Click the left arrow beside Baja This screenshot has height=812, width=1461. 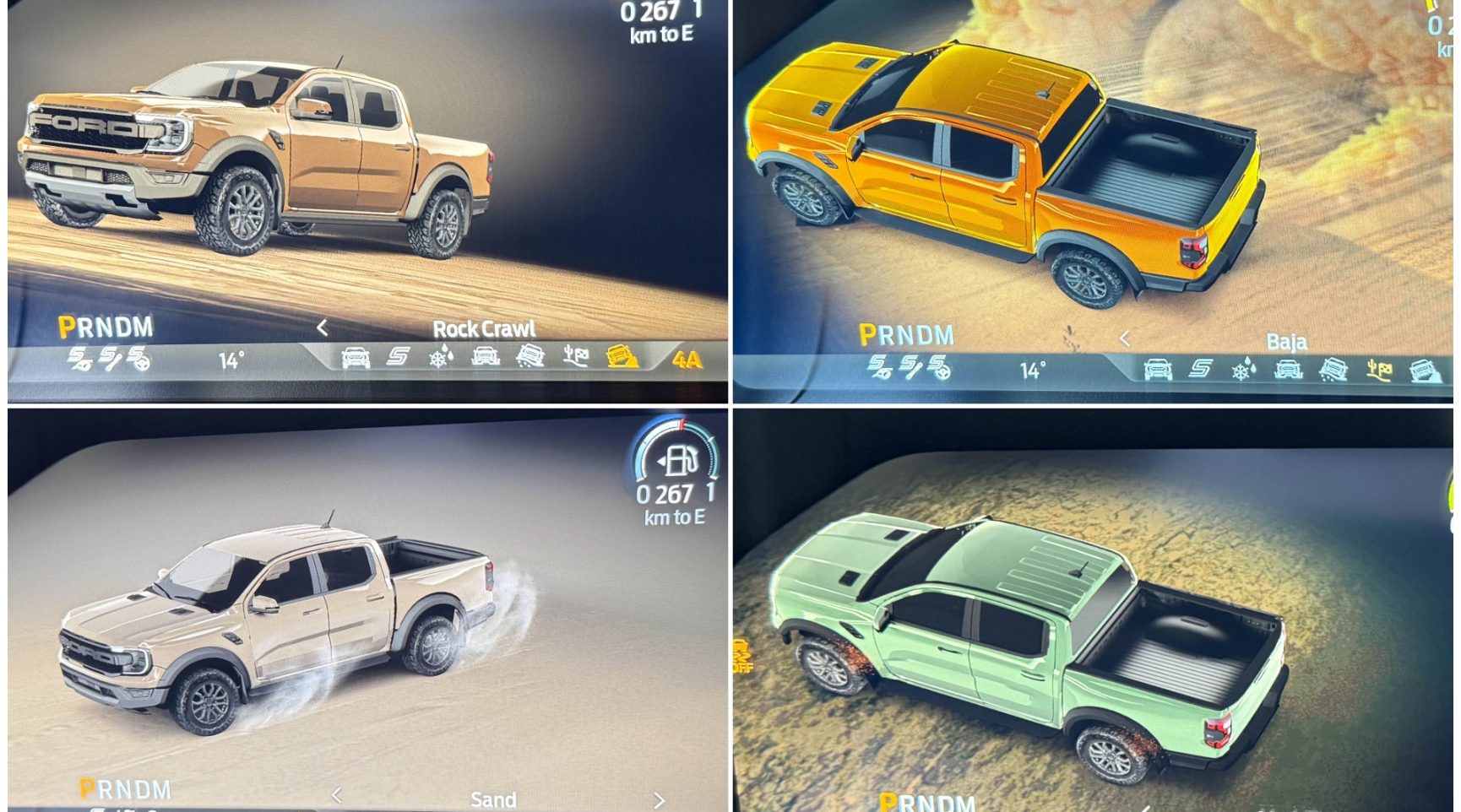[x=1125, y=339]
